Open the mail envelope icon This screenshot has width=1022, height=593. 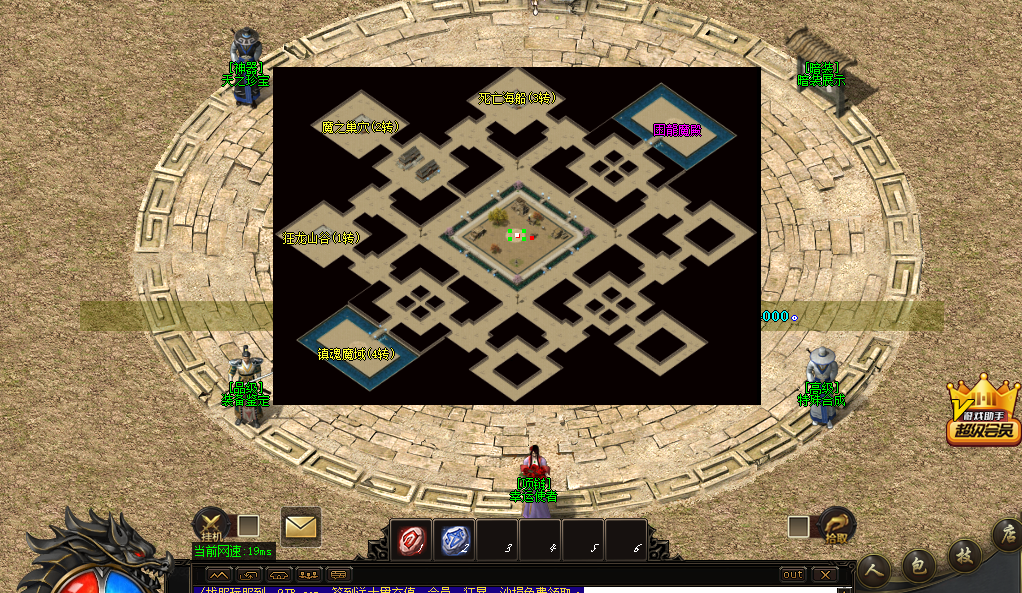pyautogui.click(x=300, y=525)
